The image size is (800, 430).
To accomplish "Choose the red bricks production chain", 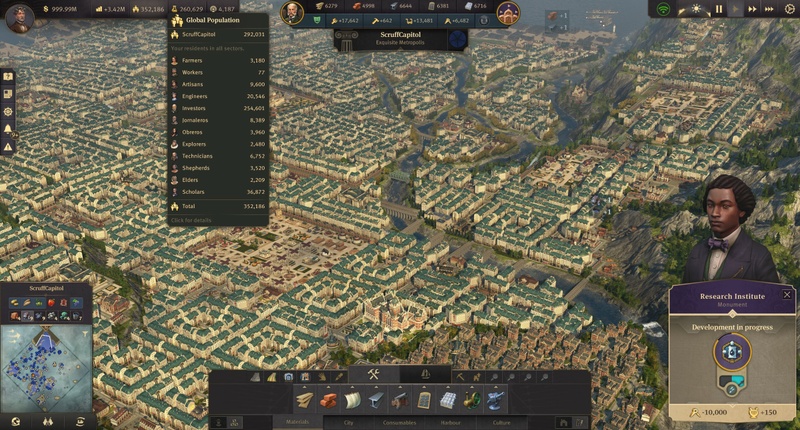I will 329,399.
